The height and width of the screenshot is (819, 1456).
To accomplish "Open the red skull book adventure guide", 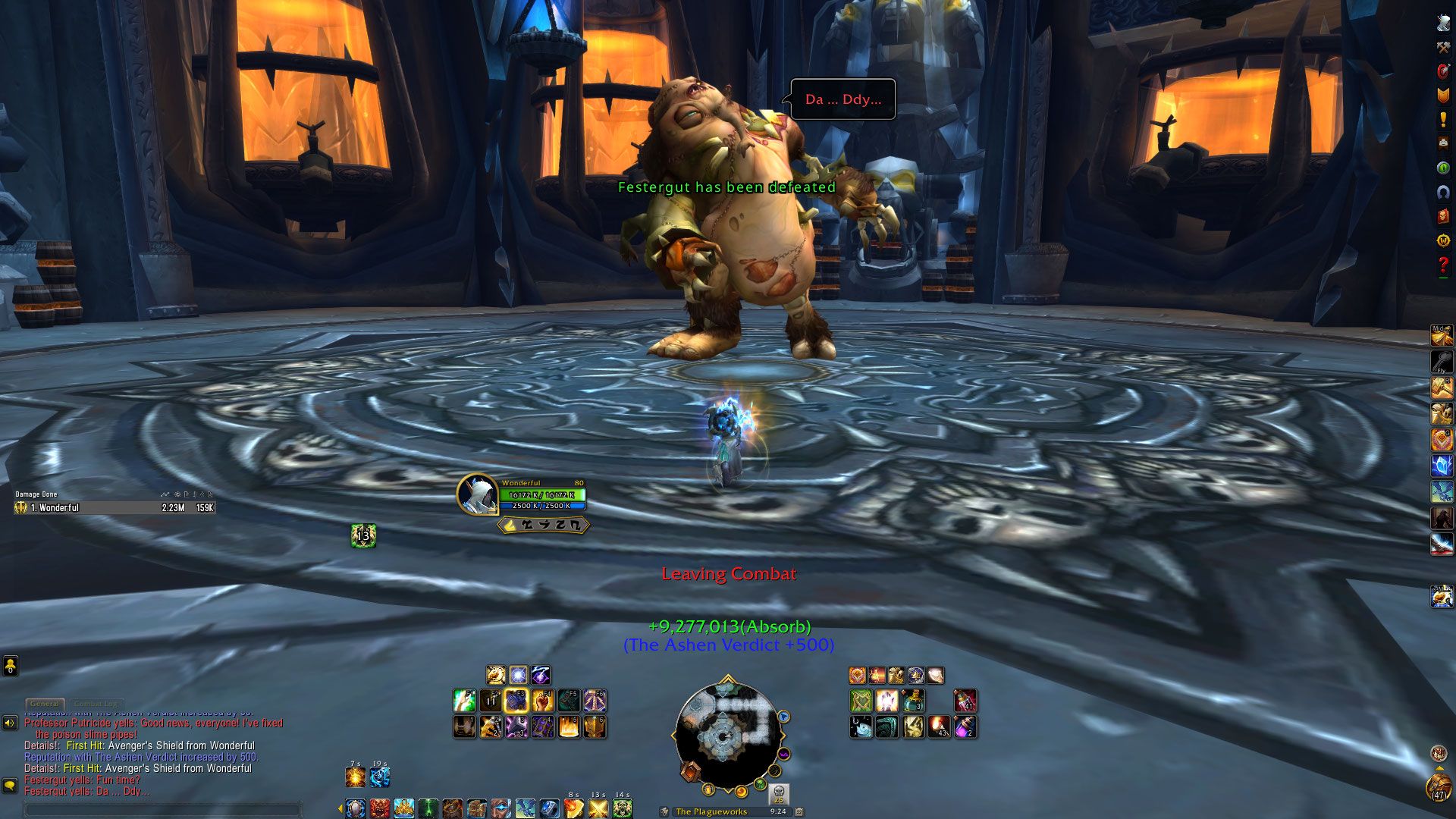I will (1443, 216).
